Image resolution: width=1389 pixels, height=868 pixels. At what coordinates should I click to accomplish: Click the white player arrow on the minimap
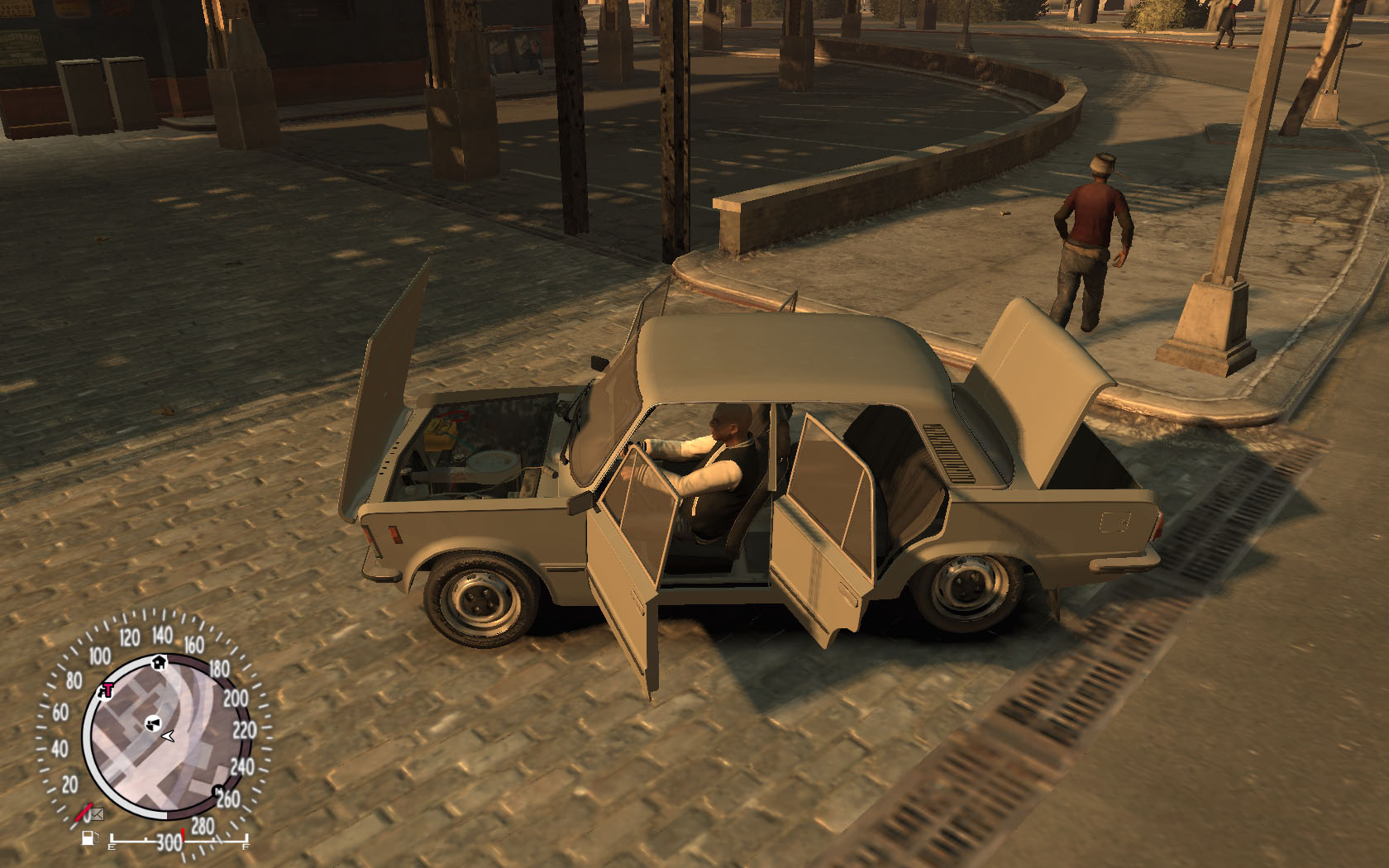point(169,735)
